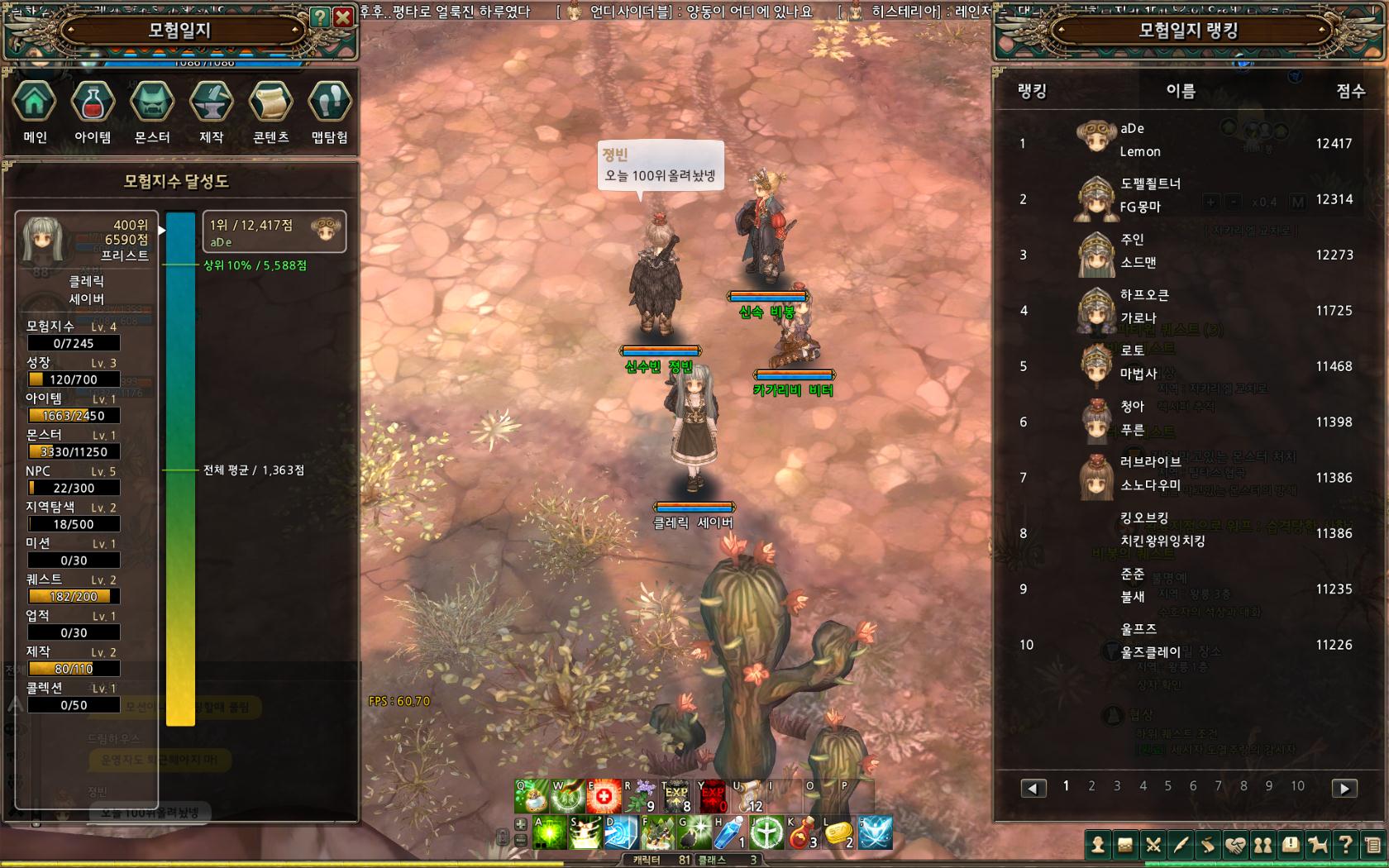The height and width of the screenshot is (868, 1389).
Task: Open the inventory chest menu icon
Action: pos(1125,845)
